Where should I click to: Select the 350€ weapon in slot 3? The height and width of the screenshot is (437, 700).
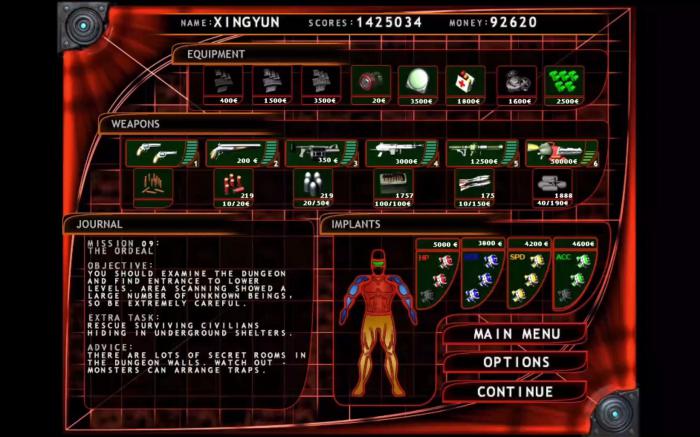320,153
